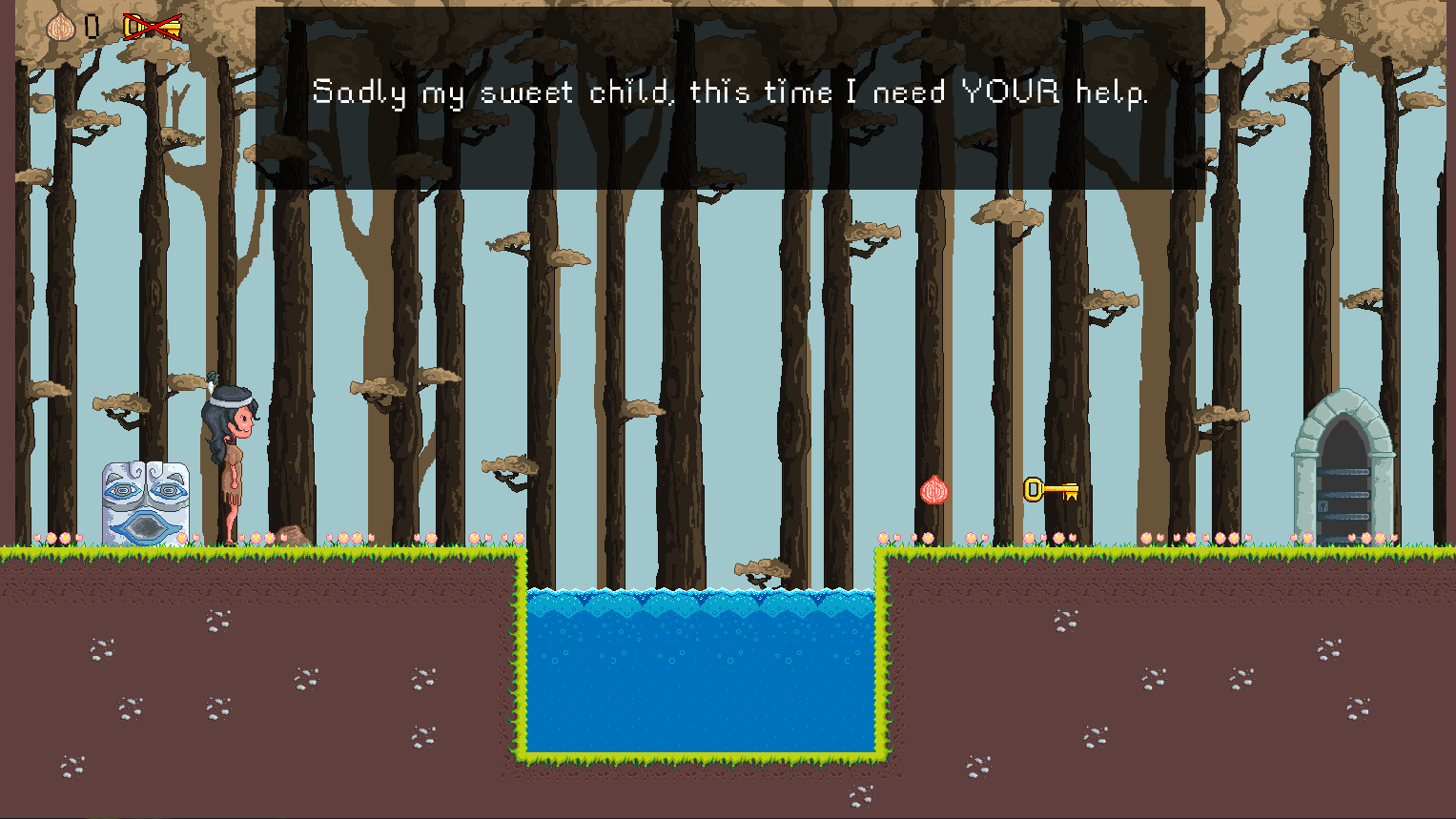
Task: Collect the floating red onion pickup
Action: pos(936,491)
